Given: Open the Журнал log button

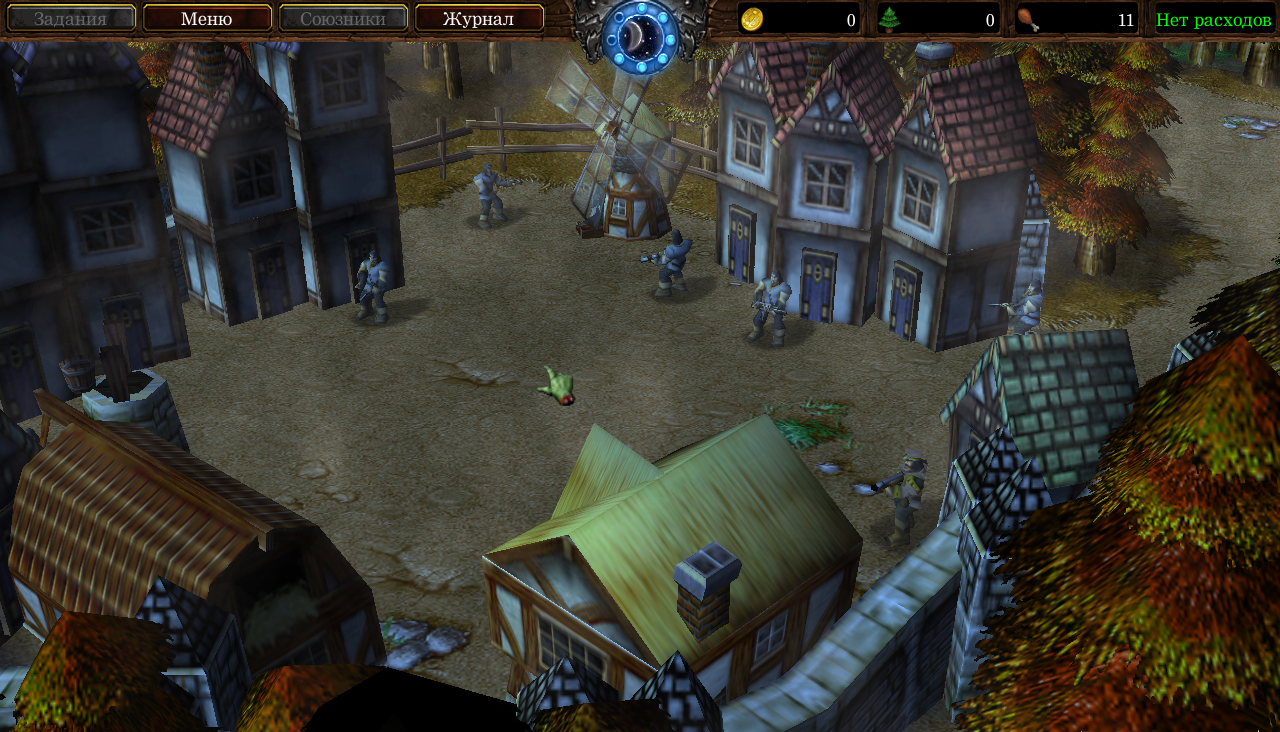Looking at the screenshot, I should pyautogui.click(x=479, y=18).
